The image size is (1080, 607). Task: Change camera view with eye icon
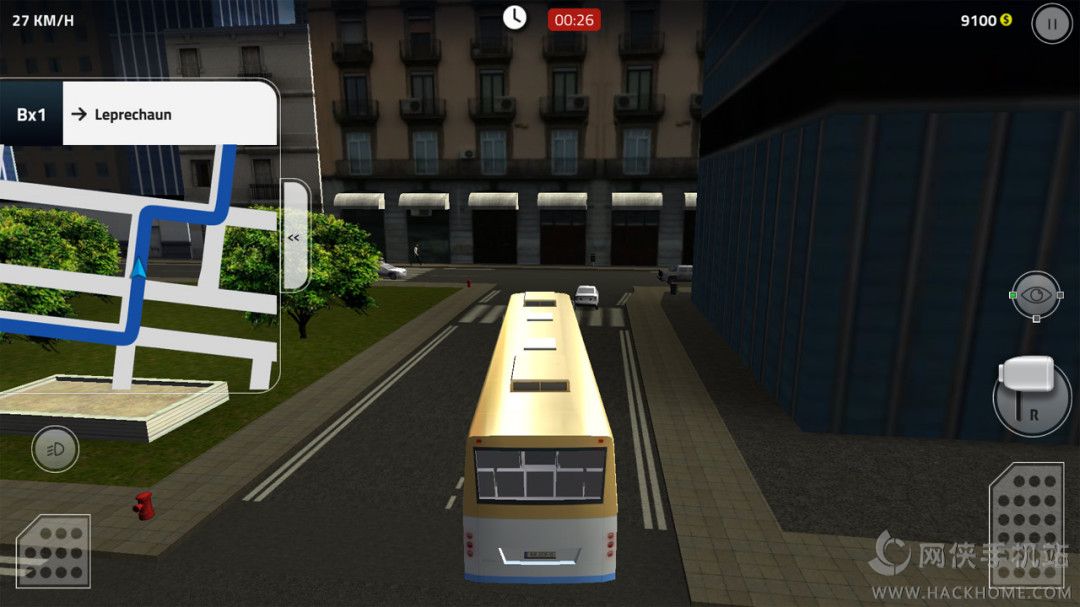point(1035,296)
